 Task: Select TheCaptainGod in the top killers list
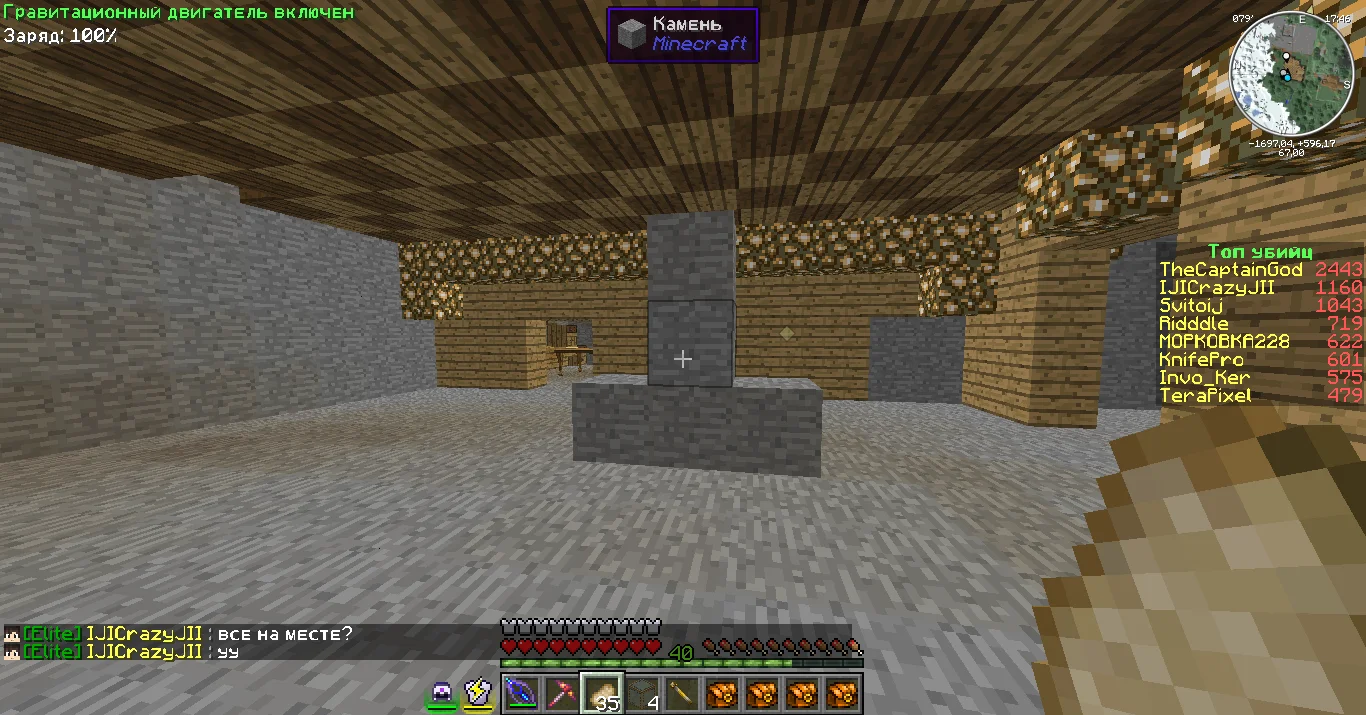(x=1230, y=270)
